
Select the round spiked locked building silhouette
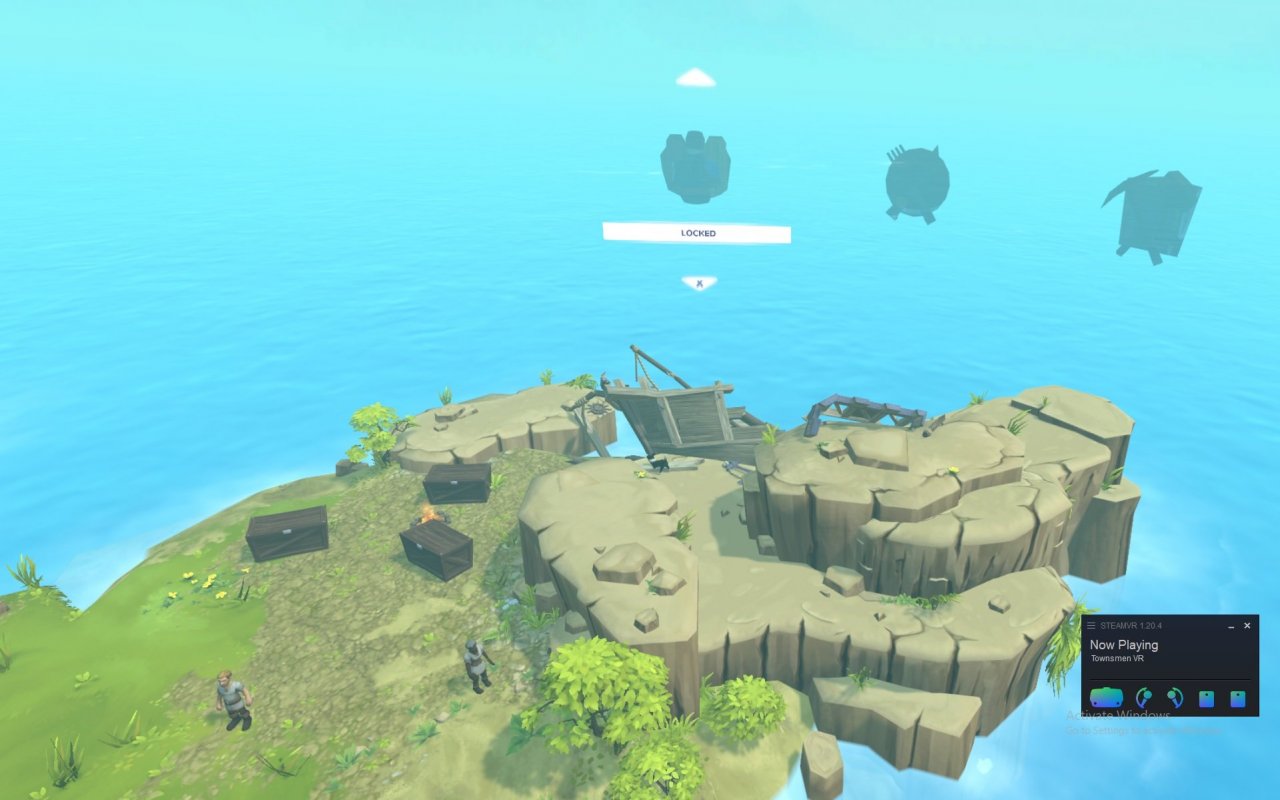(916, 183)
